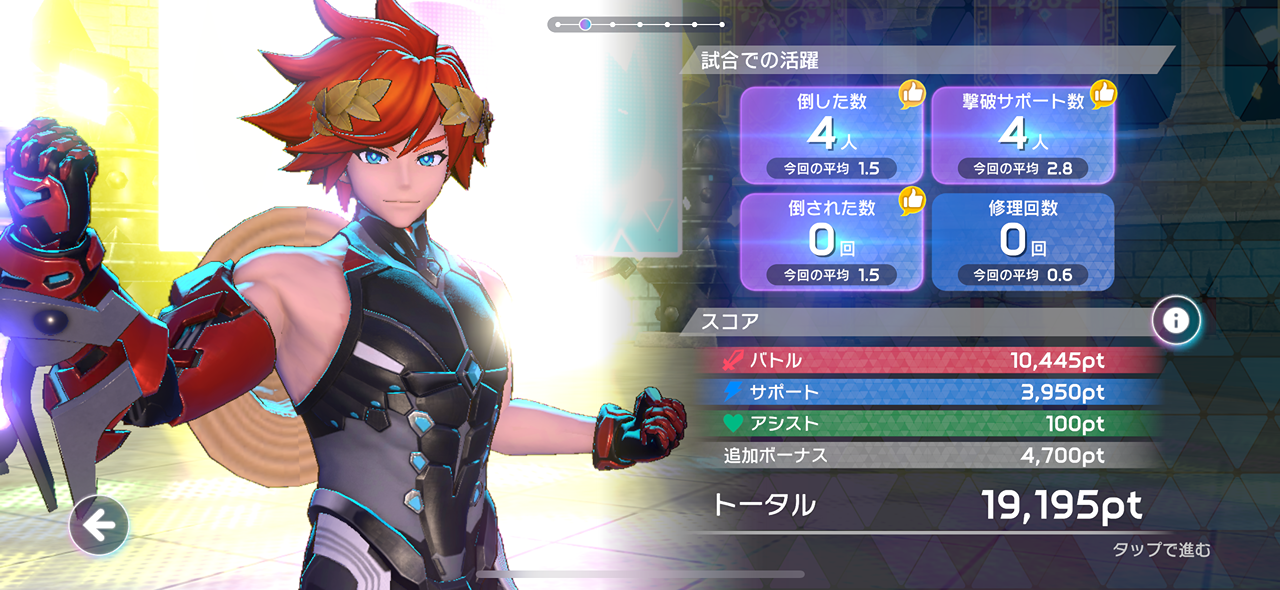
Task: Open the score info button
Action: [1176, 320]
